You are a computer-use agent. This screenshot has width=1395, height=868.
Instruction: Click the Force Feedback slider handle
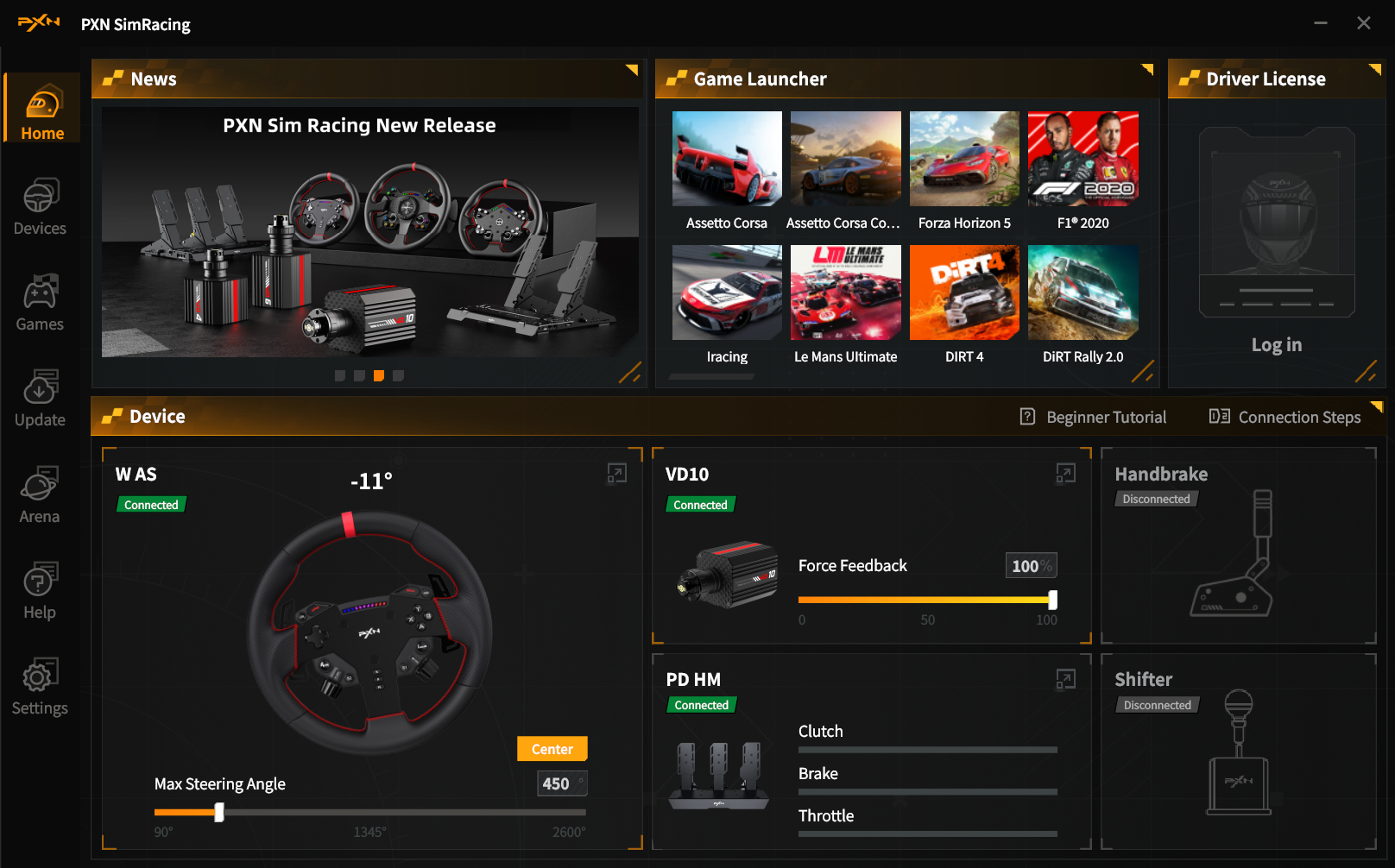click(x=1052, y=600)
